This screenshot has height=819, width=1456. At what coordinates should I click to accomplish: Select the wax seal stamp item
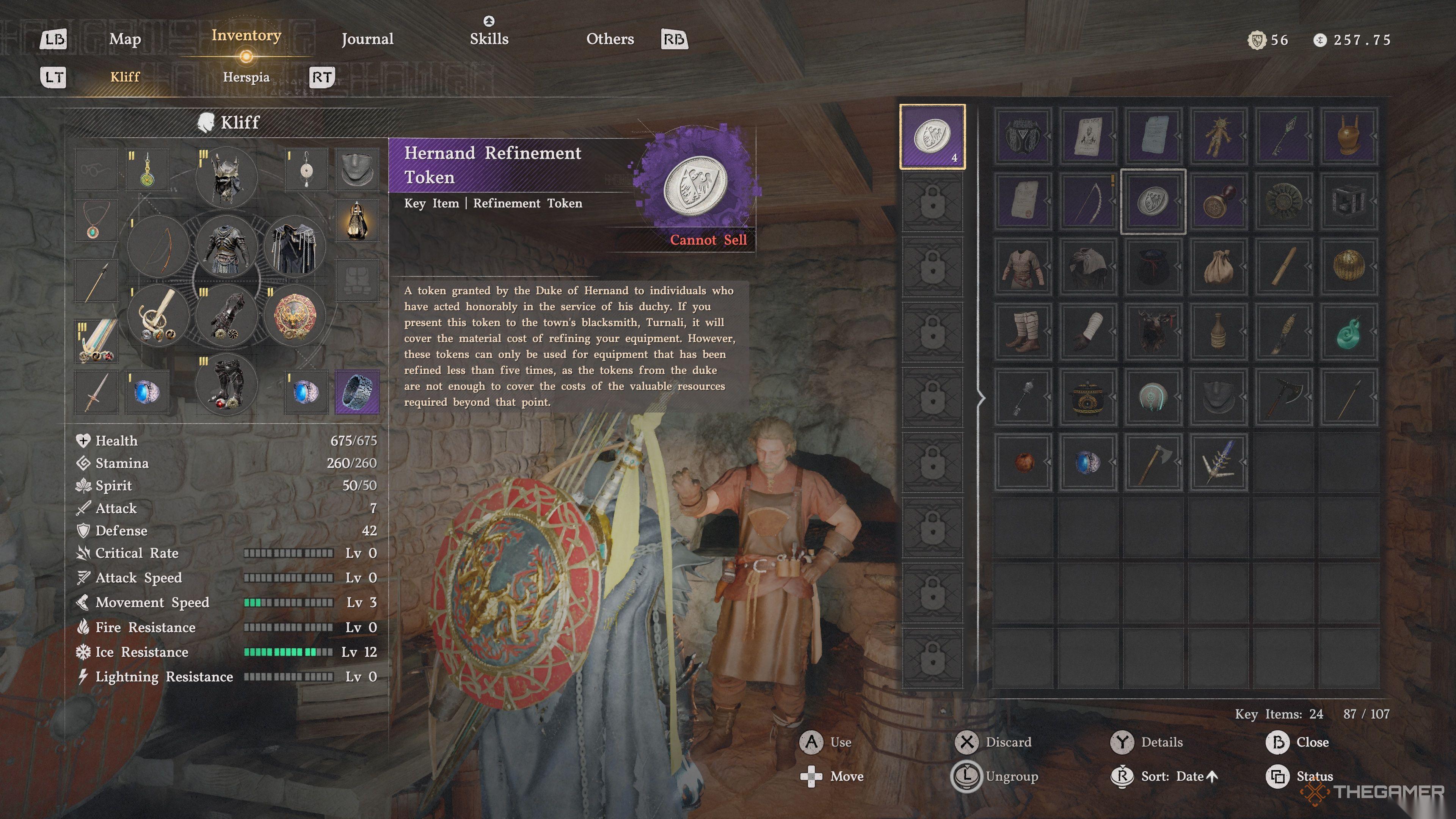[1218, 201]
